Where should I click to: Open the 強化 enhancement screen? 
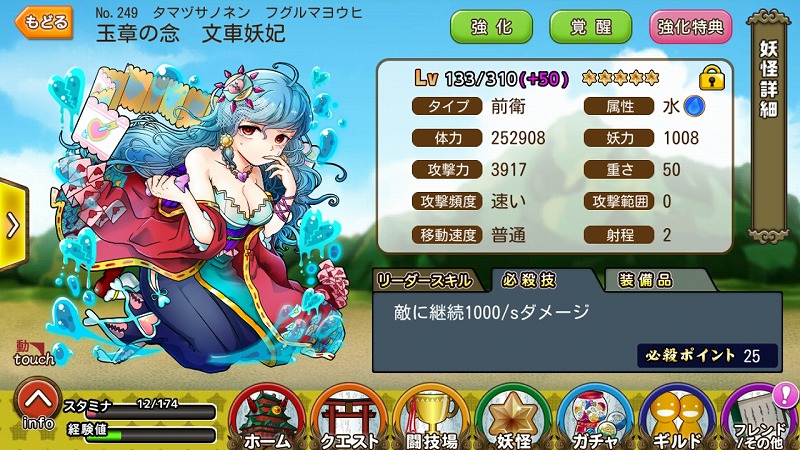[491, 26]
